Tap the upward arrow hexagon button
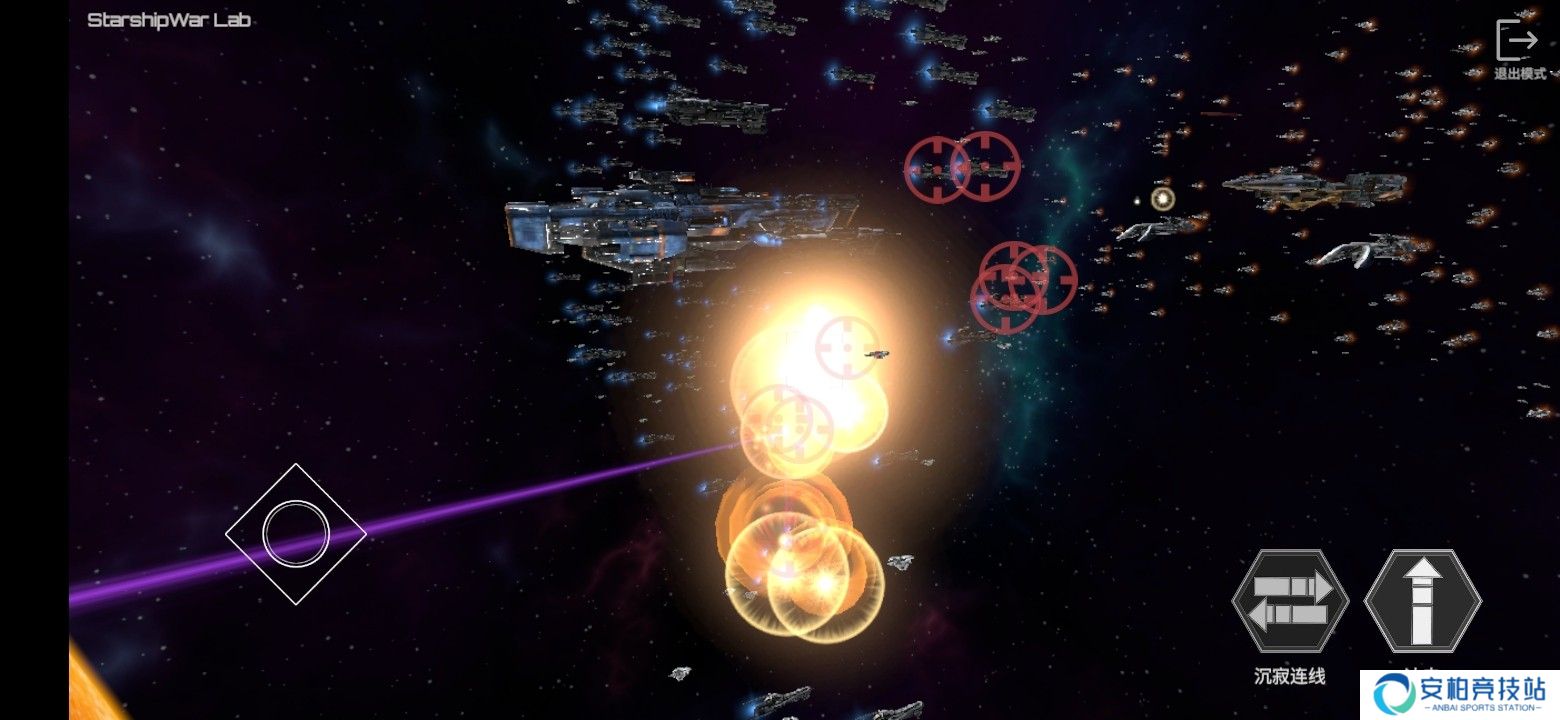The image size is (1560, 720). pyautogui.click(x=1422, y=602)
